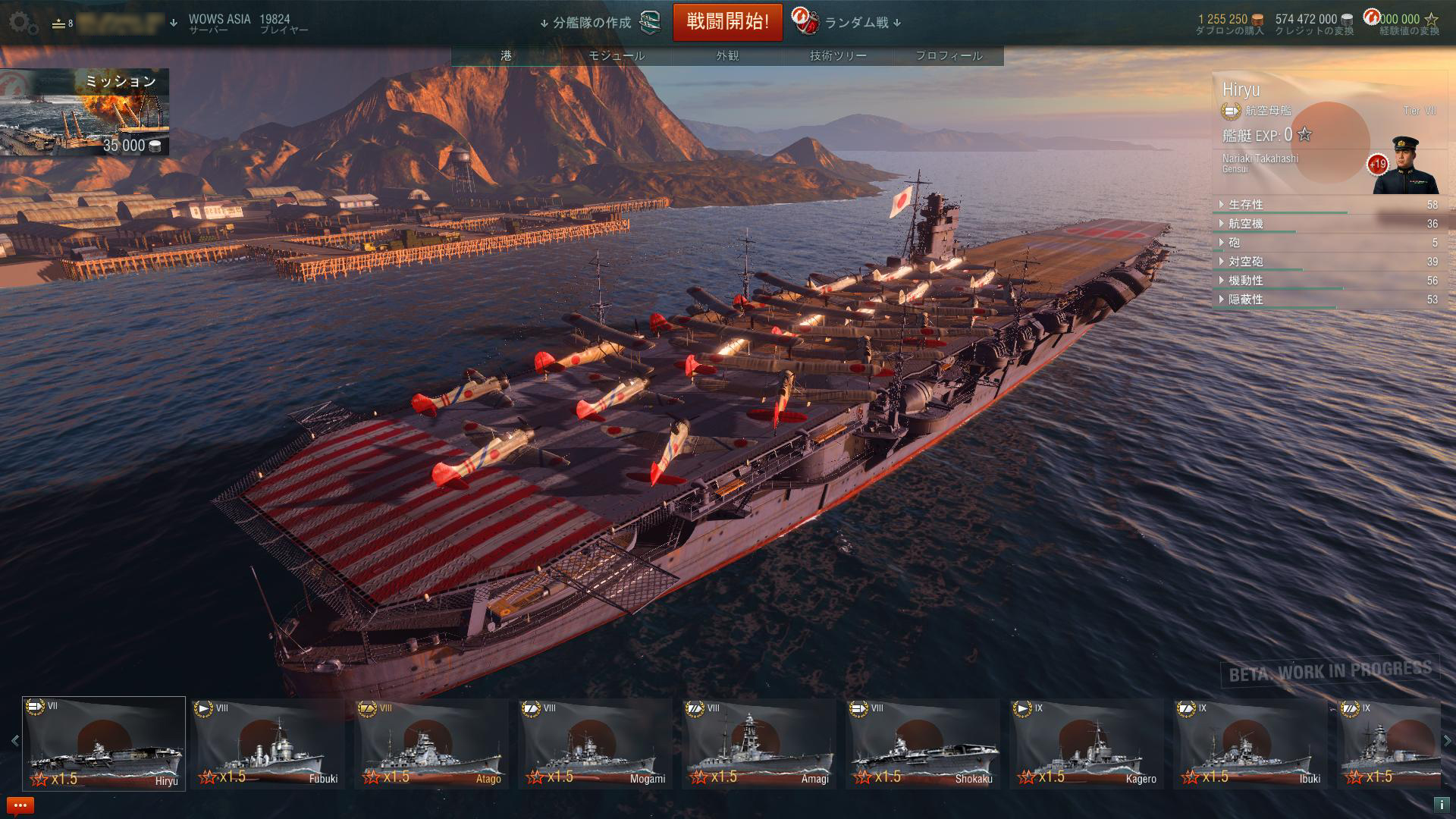
Task: Expand the 生存性 stat row
Action: pos(1245,205)
